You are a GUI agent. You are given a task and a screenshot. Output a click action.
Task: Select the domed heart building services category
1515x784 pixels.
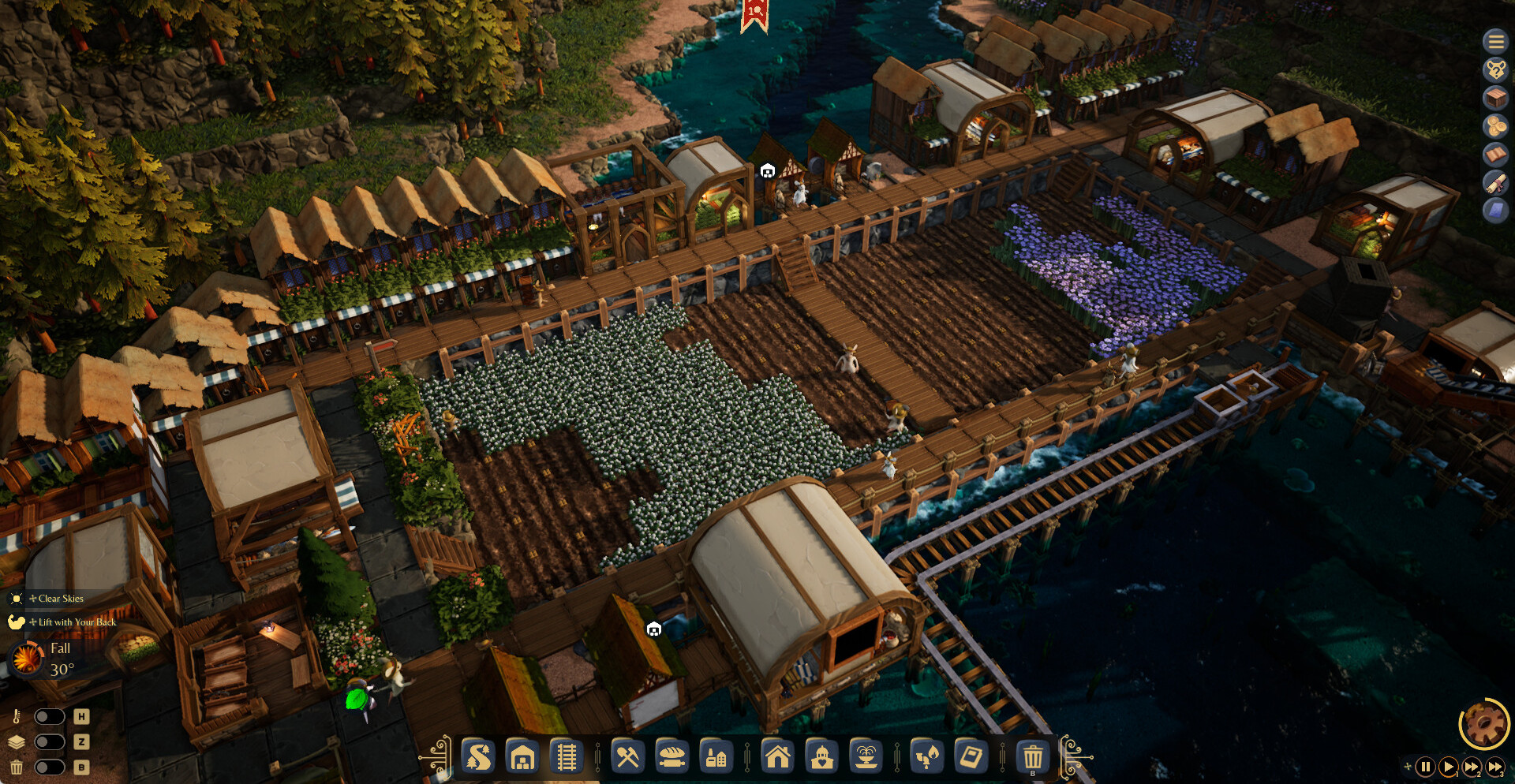coord(821,757)
